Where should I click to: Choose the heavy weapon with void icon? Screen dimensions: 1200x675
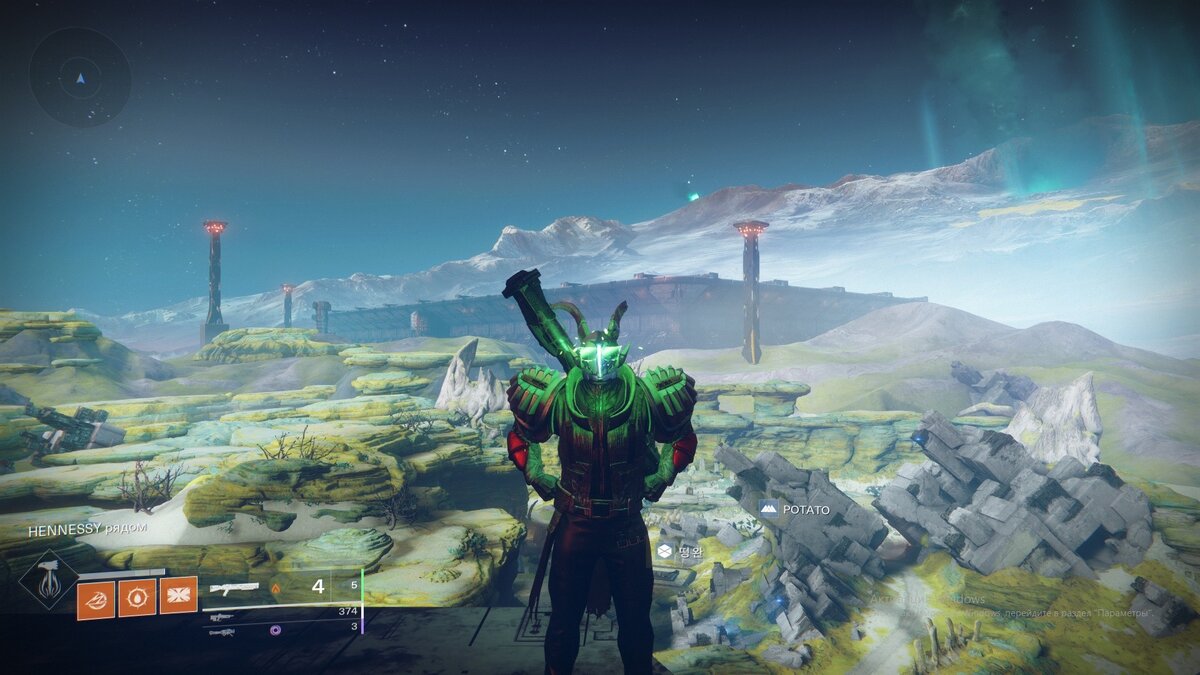(x=222, y=632)
